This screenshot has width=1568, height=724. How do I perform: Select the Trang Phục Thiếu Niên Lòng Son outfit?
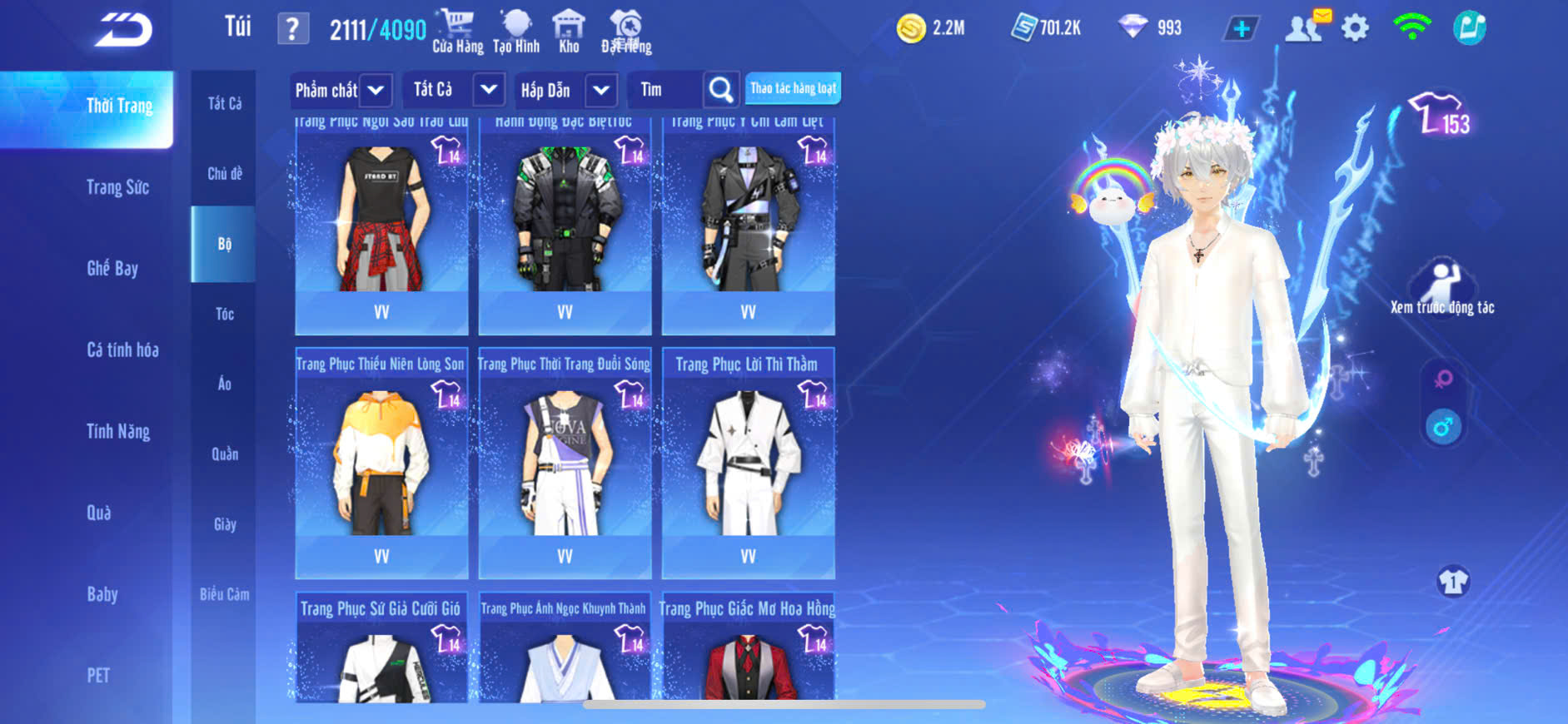(381, 462)
